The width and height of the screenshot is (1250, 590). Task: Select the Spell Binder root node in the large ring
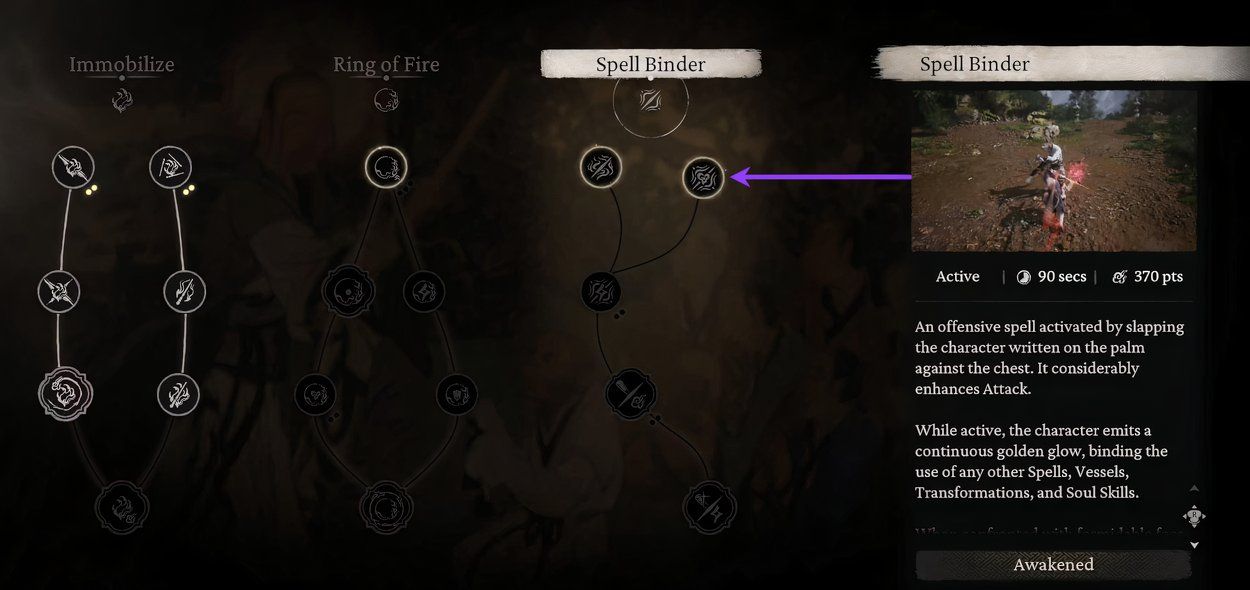pyautogui.click(x=650, y=101)
